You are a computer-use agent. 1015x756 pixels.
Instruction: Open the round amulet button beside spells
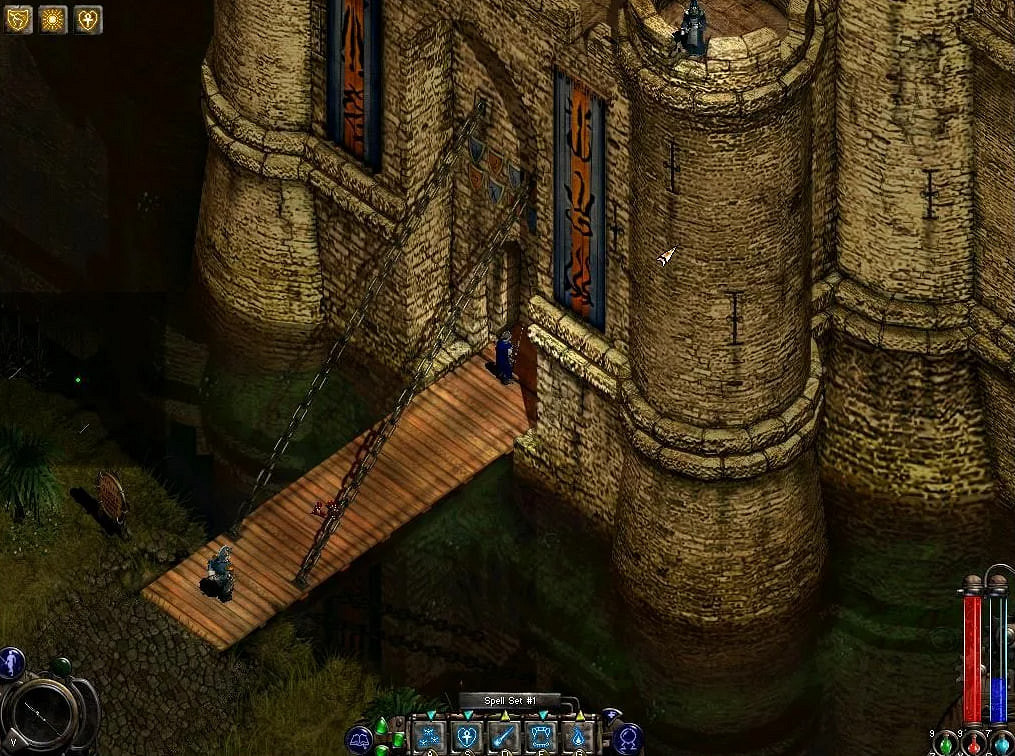point(629,738)
